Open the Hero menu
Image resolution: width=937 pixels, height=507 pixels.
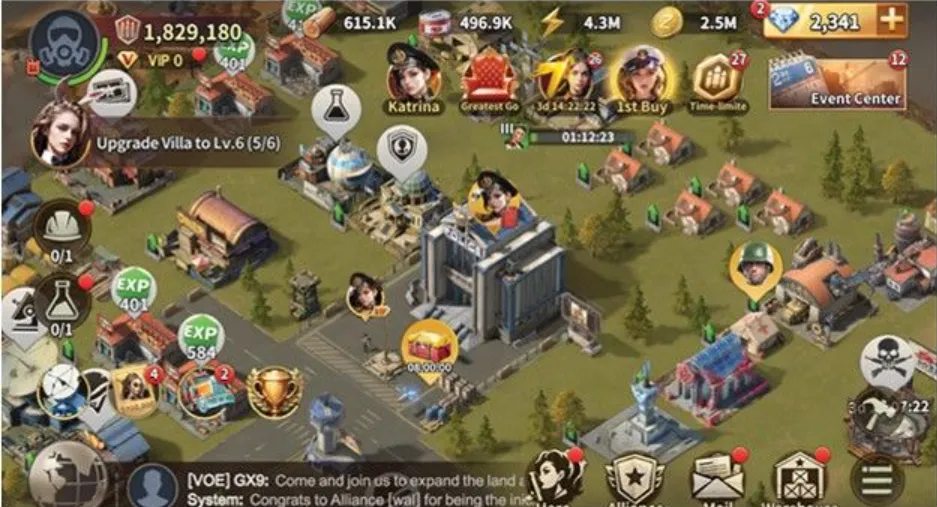554,478
